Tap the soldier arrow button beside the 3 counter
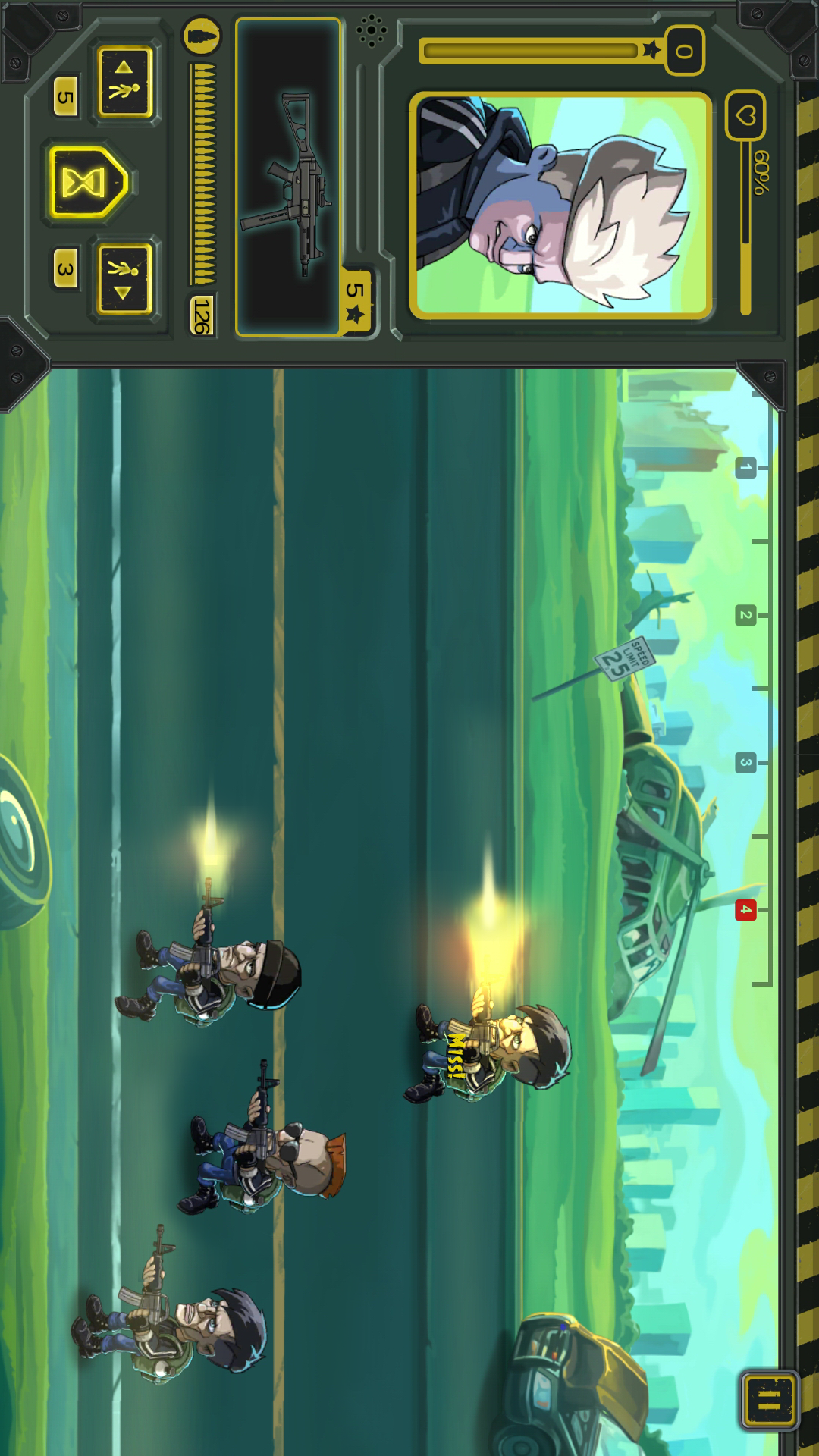Screen dimensions: 819x1456 tap(125, 278)
